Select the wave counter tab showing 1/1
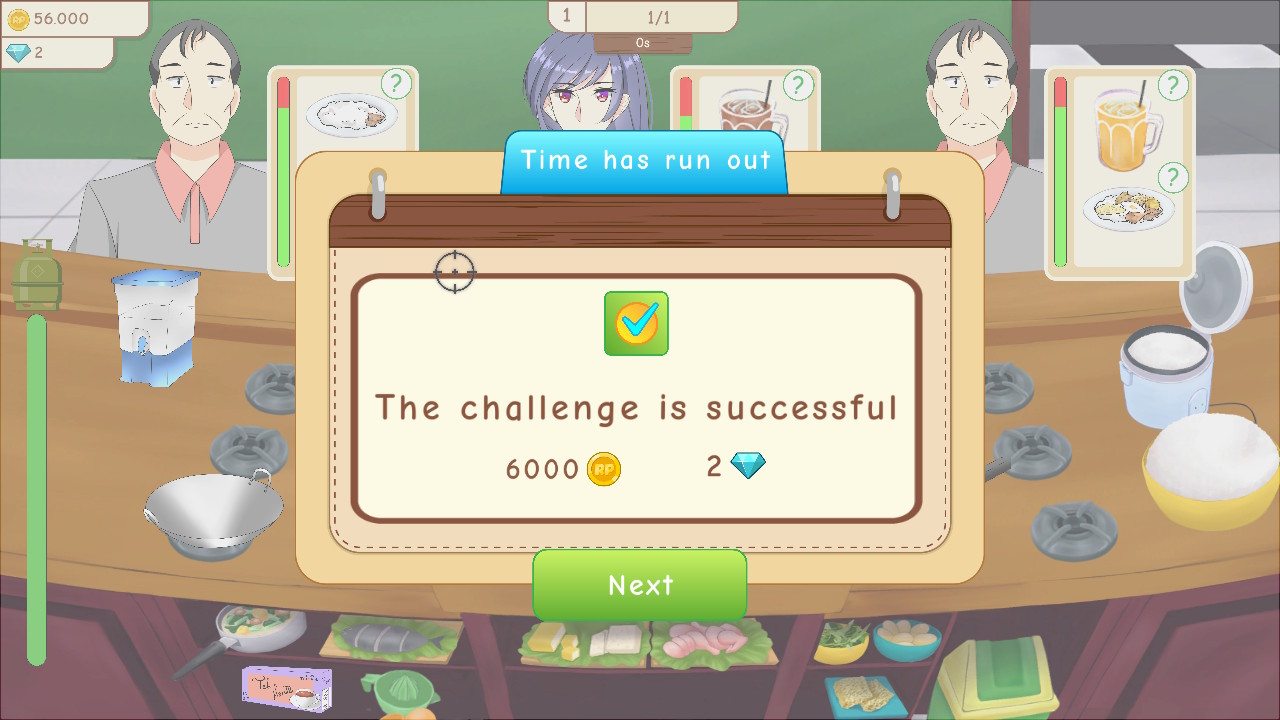The height and width of the screenshot is (720, 1280). (660, 16)
